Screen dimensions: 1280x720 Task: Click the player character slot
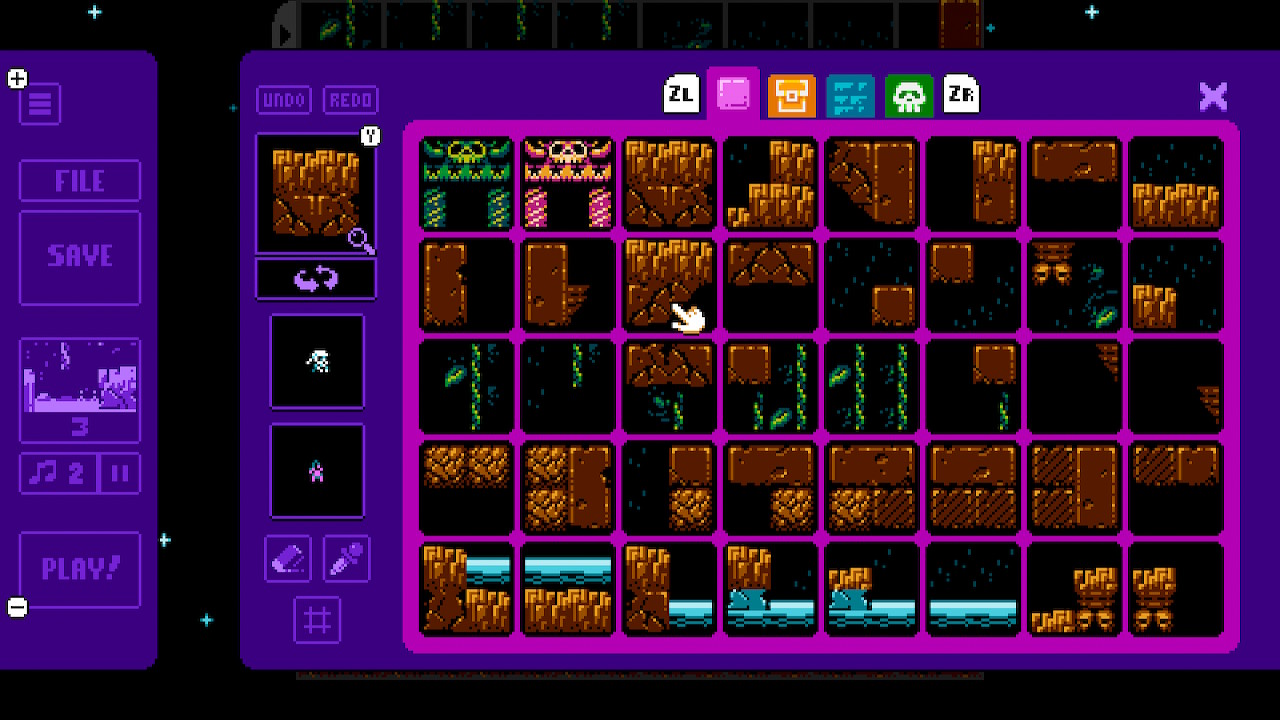pyautogui.click(x=317, y=362)
